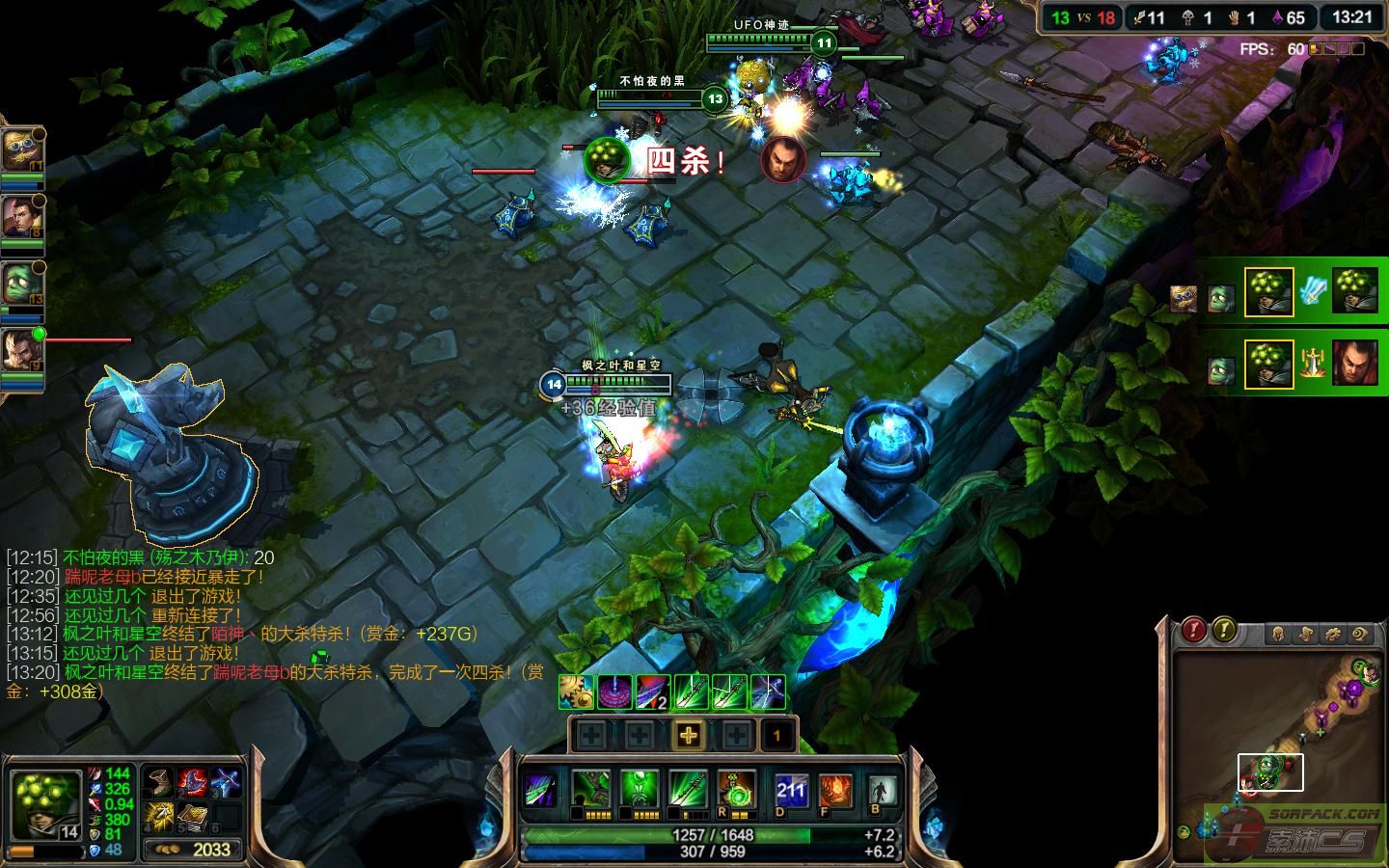The width and height of the screenshot is (1389, 868).
Task: Click the yellow alert ping button
Action: coord(1224,631)
